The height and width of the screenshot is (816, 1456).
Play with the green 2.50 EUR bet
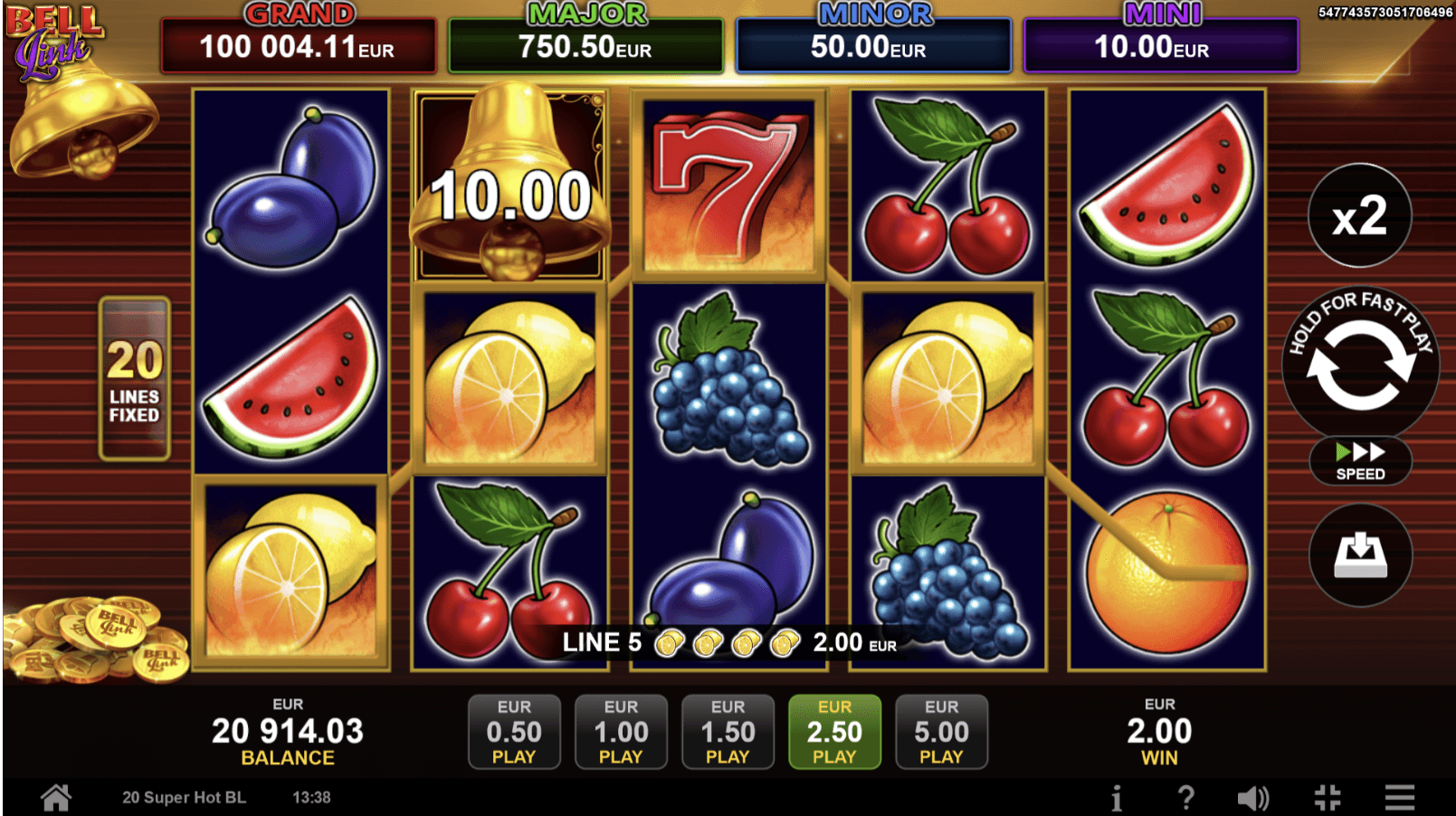[x=834, y=731]
